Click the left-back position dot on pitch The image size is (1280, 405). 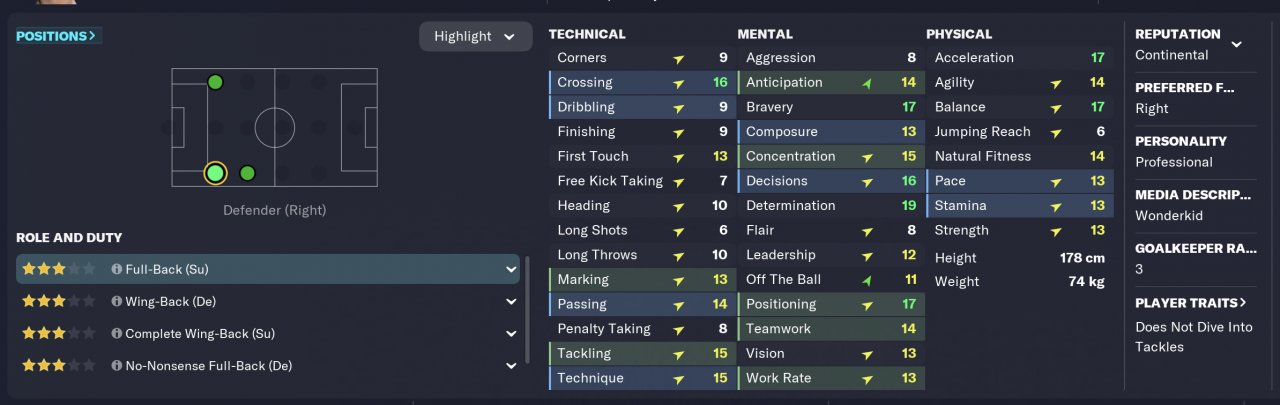point(215,82)
